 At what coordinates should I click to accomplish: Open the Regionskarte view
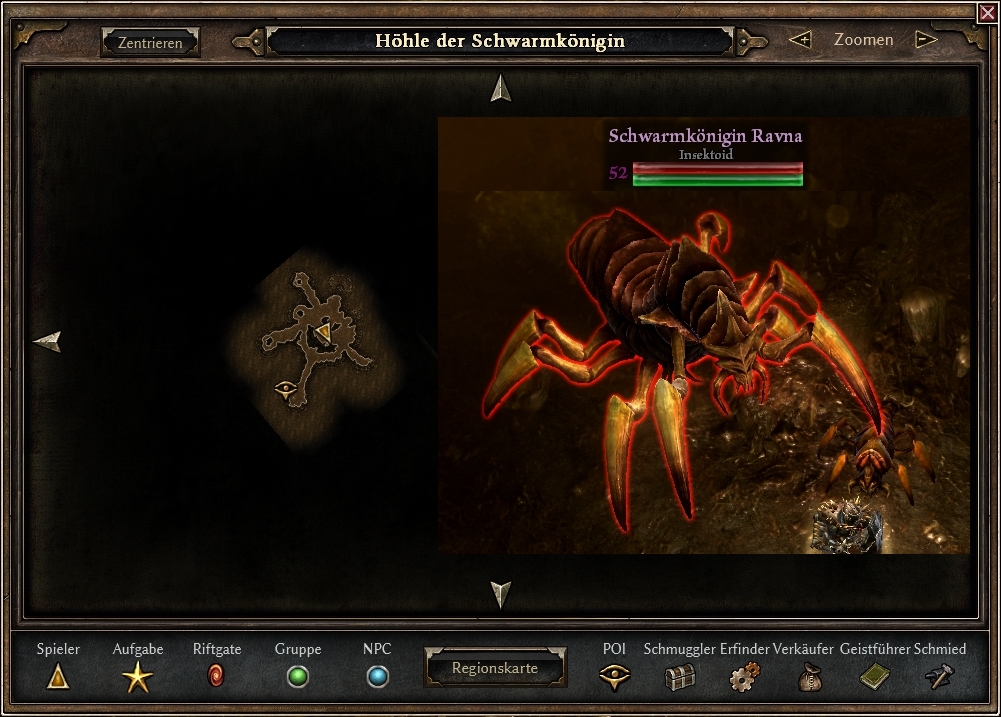click(x=494, y=668)
